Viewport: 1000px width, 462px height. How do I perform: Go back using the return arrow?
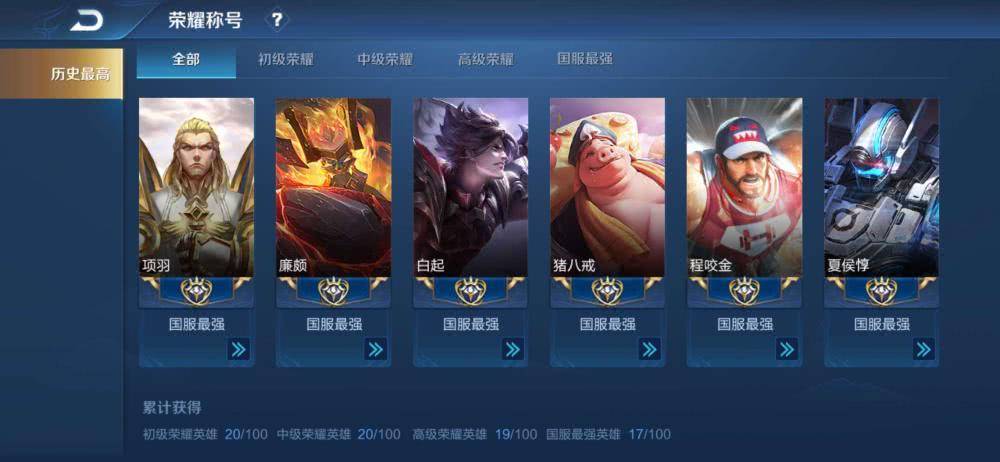(x=86, y=20)
